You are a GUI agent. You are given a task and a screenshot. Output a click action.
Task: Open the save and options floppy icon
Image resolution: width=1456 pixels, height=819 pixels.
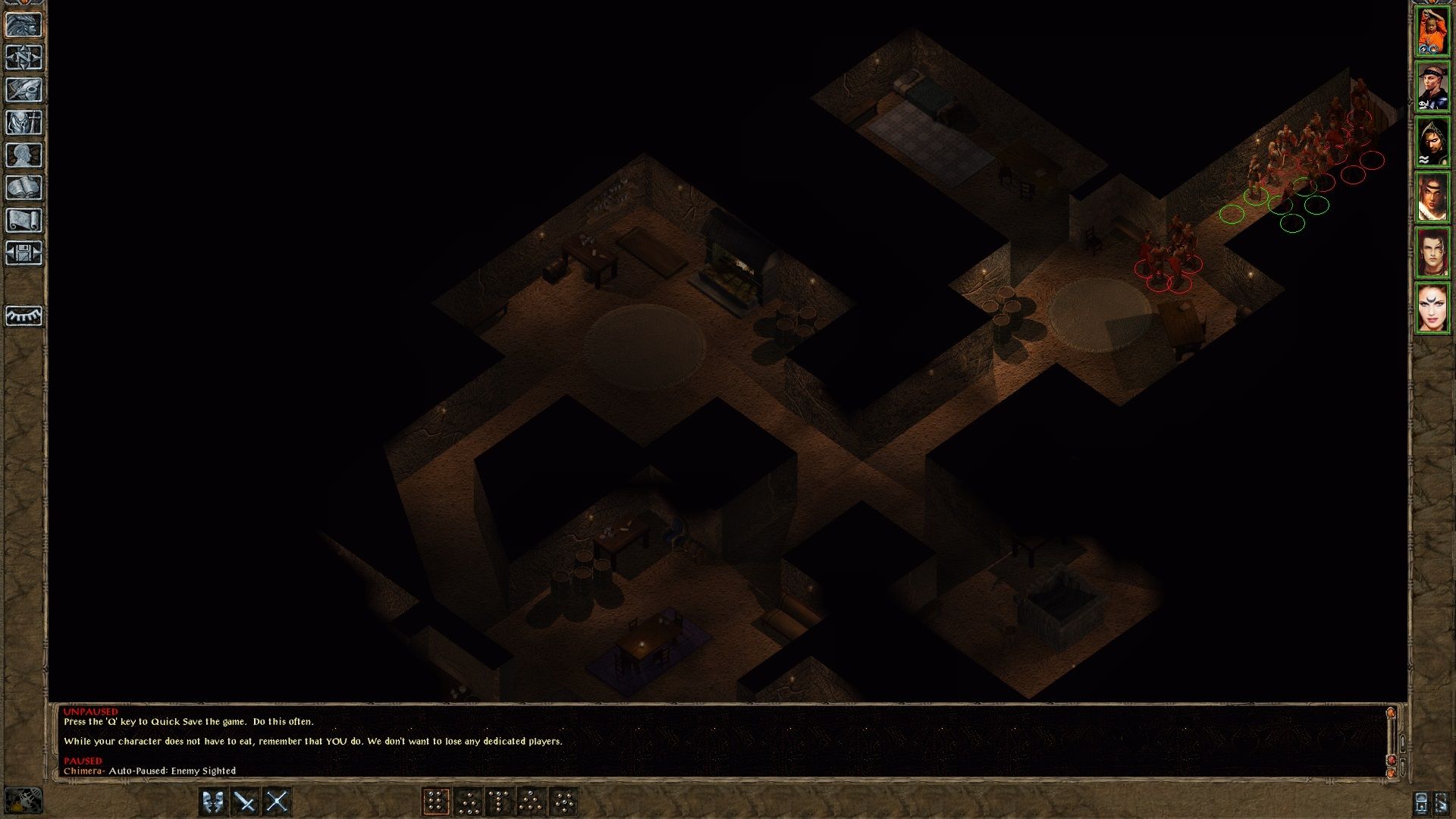click(x=24, y=253)
